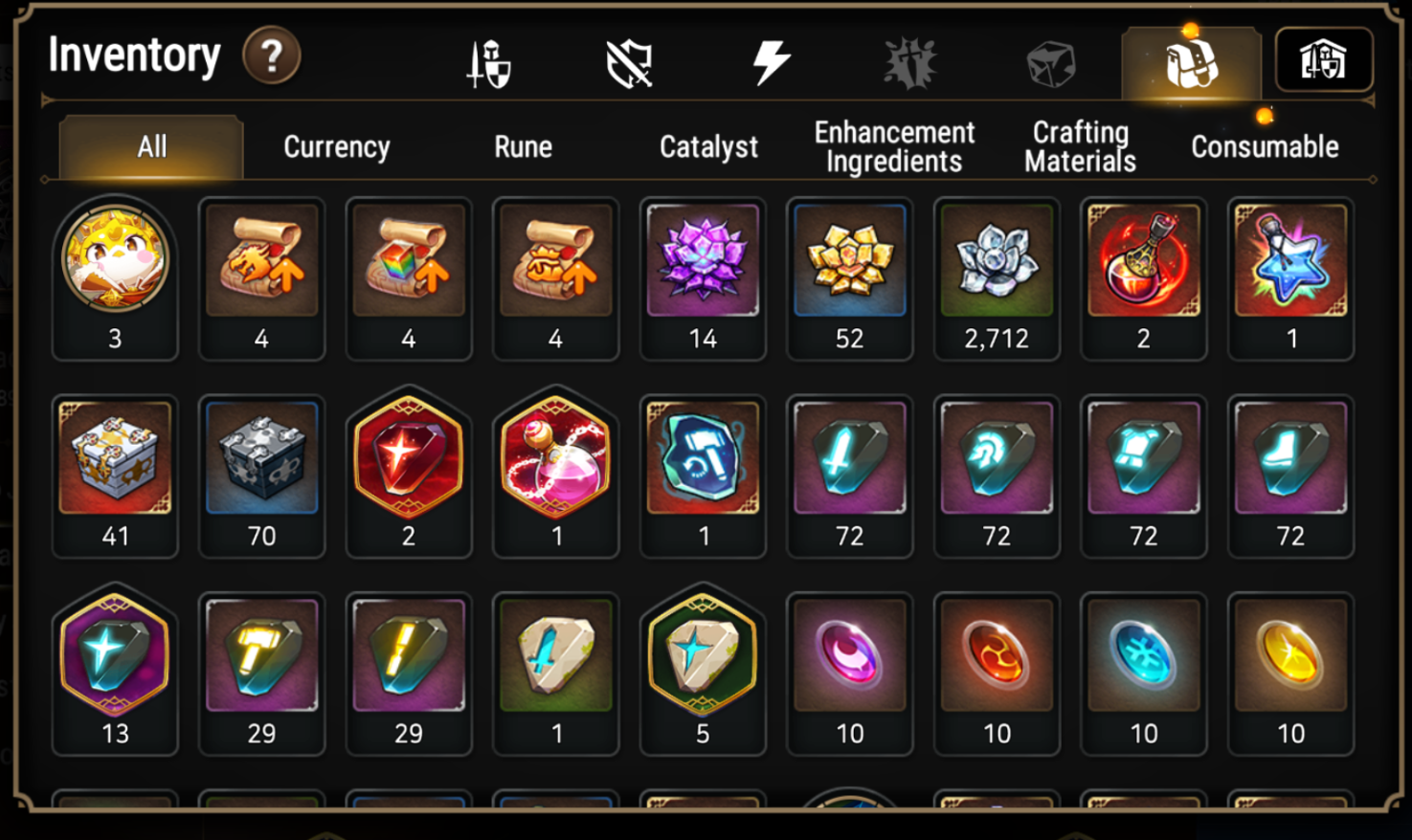Switch to the Catalyst tab
1412x840 pixels.
[706, 146]
